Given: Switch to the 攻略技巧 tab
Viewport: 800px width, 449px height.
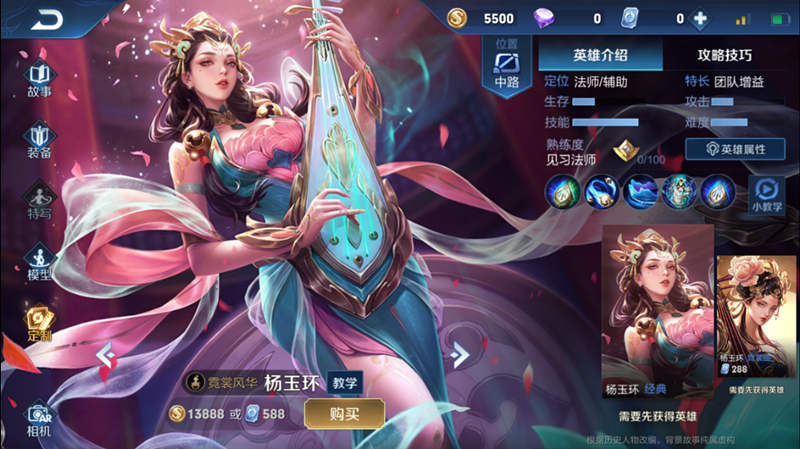Looking at the screenshot, I should tap(724, 54).
